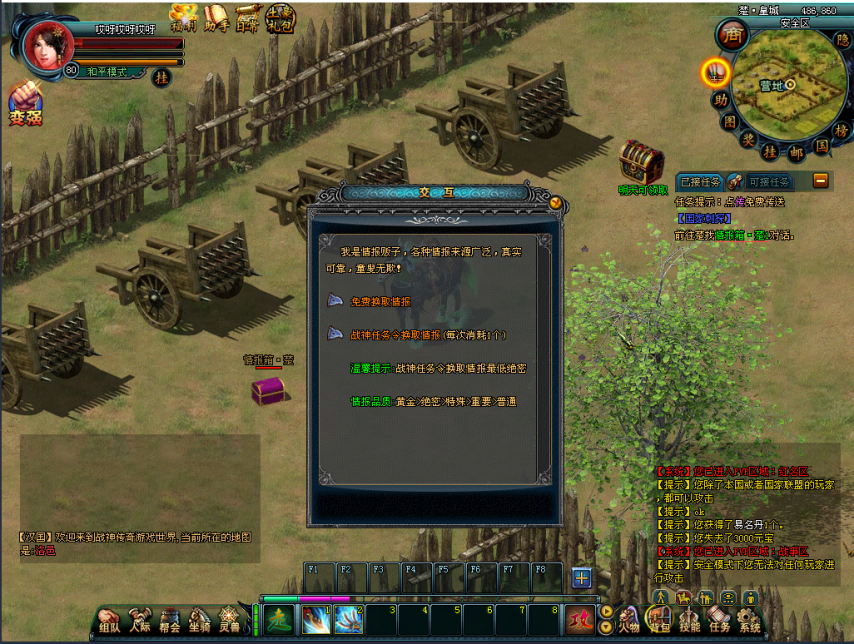
Task: Open the 坐骑 mount menu
Action: 200,620
